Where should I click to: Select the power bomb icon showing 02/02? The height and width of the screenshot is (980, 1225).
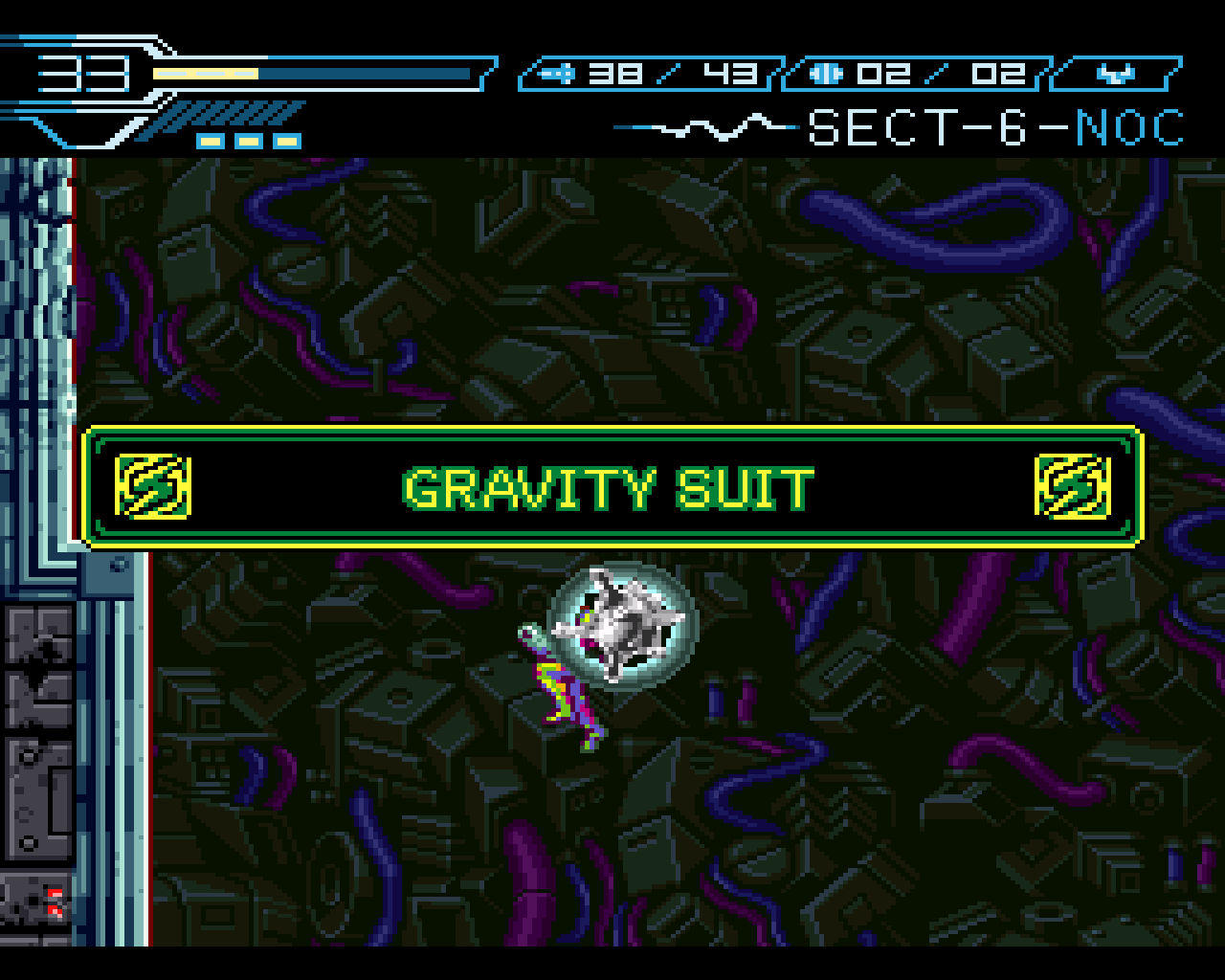(x=825, y=71)
